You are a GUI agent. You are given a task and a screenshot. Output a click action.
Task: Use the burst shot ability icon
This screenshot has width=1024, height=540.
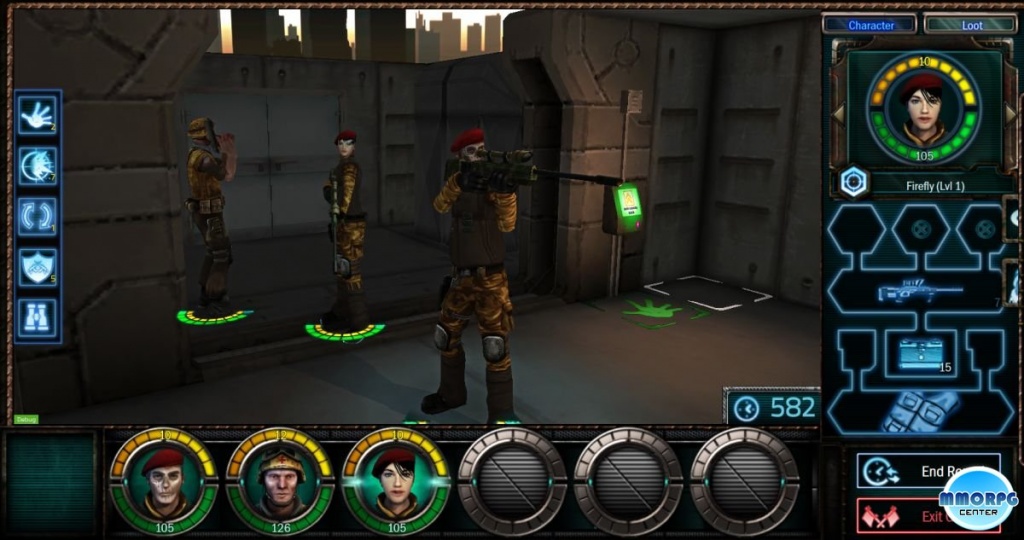point(37,165)
